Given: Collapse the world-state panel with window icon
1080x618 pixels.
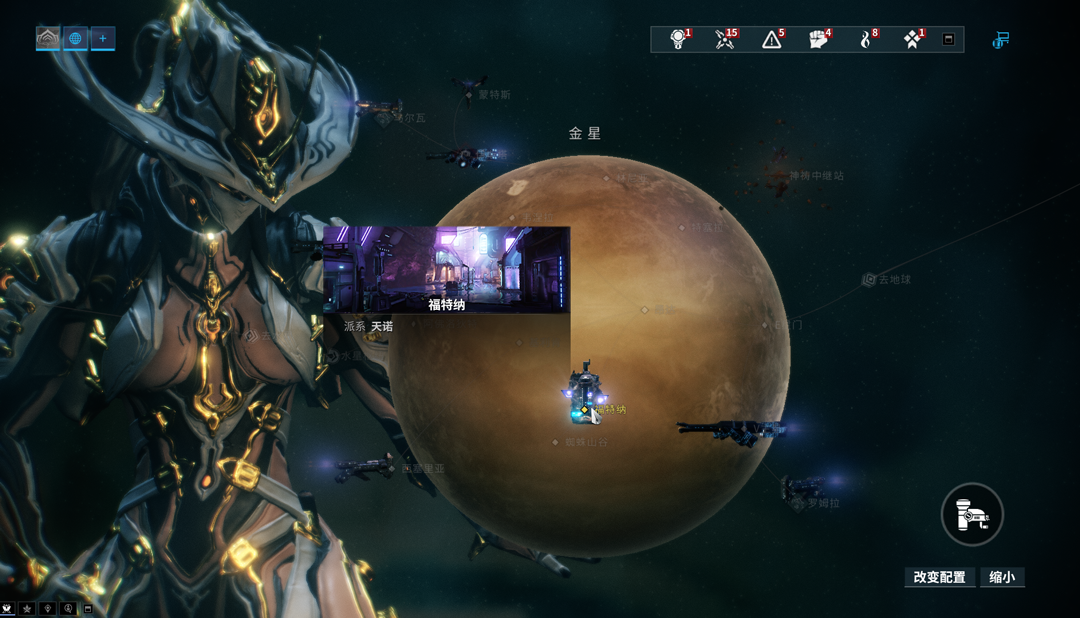Looking at the screenshot, I should pyautogui.click(x=949, y=40).
